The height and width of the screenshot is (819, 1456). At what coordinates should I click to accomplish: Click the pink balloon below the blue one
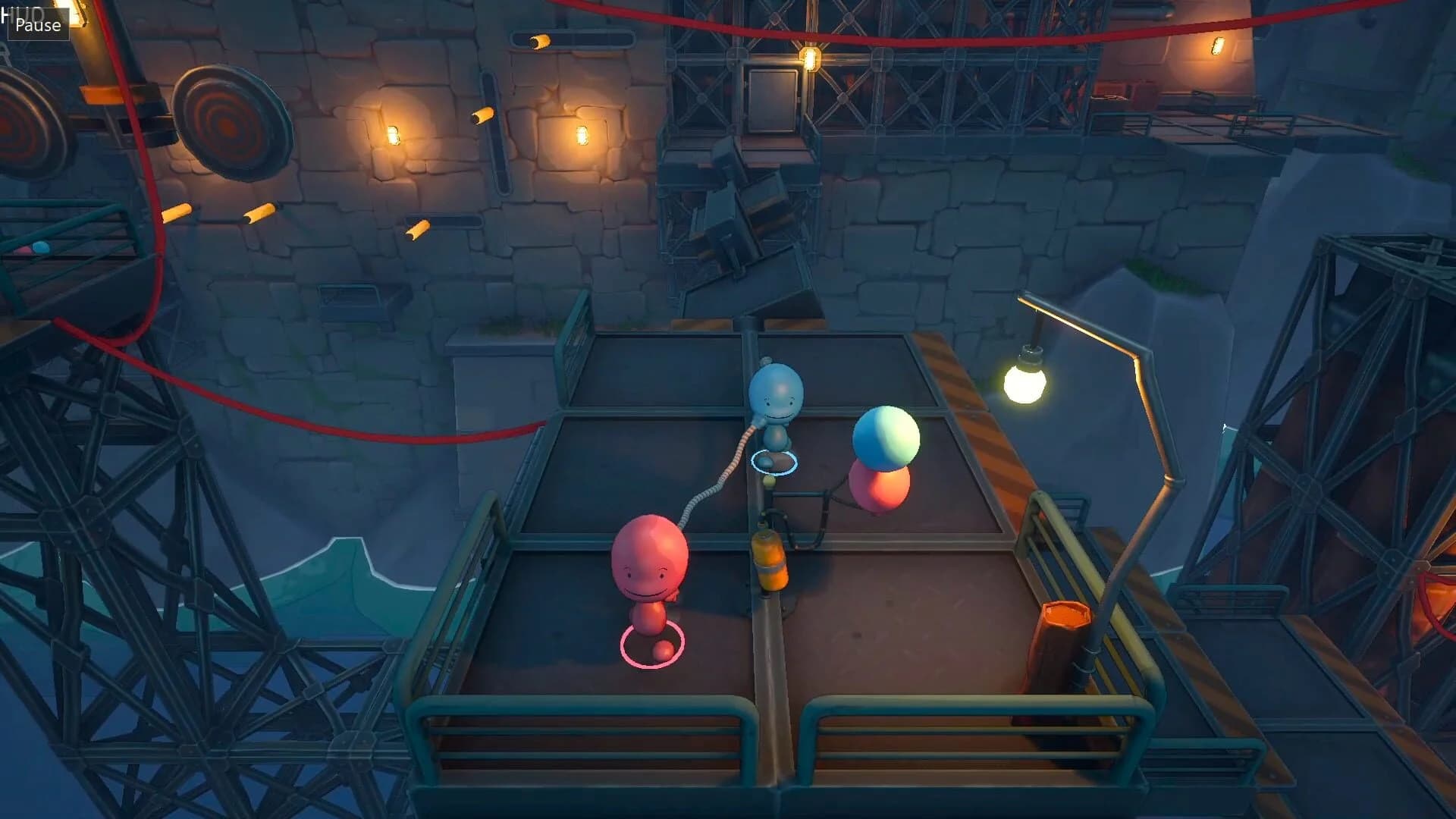[880, 489]
